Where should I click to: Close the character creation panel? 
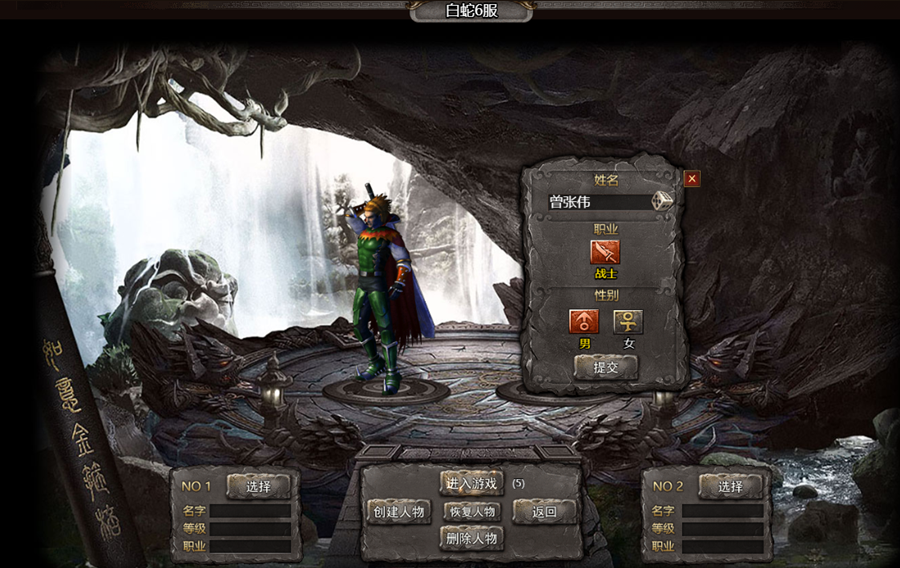(x=692, y=179)
